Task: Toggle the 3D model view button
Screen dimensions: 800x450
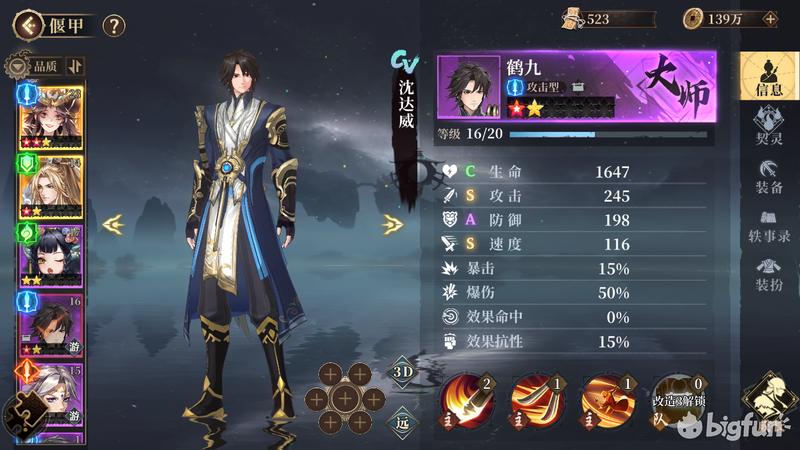Action: [x=402, y=372]
